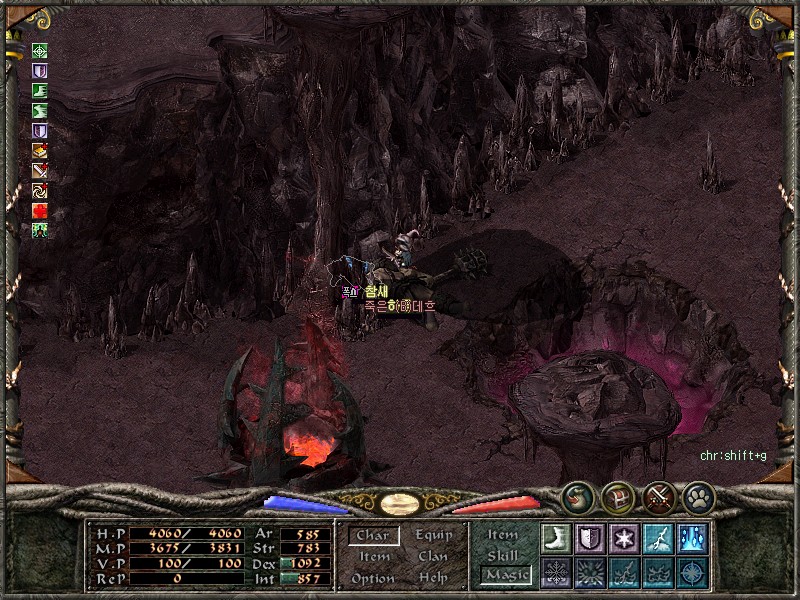Open the Equip menu
The width and height of the screenshot is (800, 600).
pyautogui.click(x=434, y=536)
